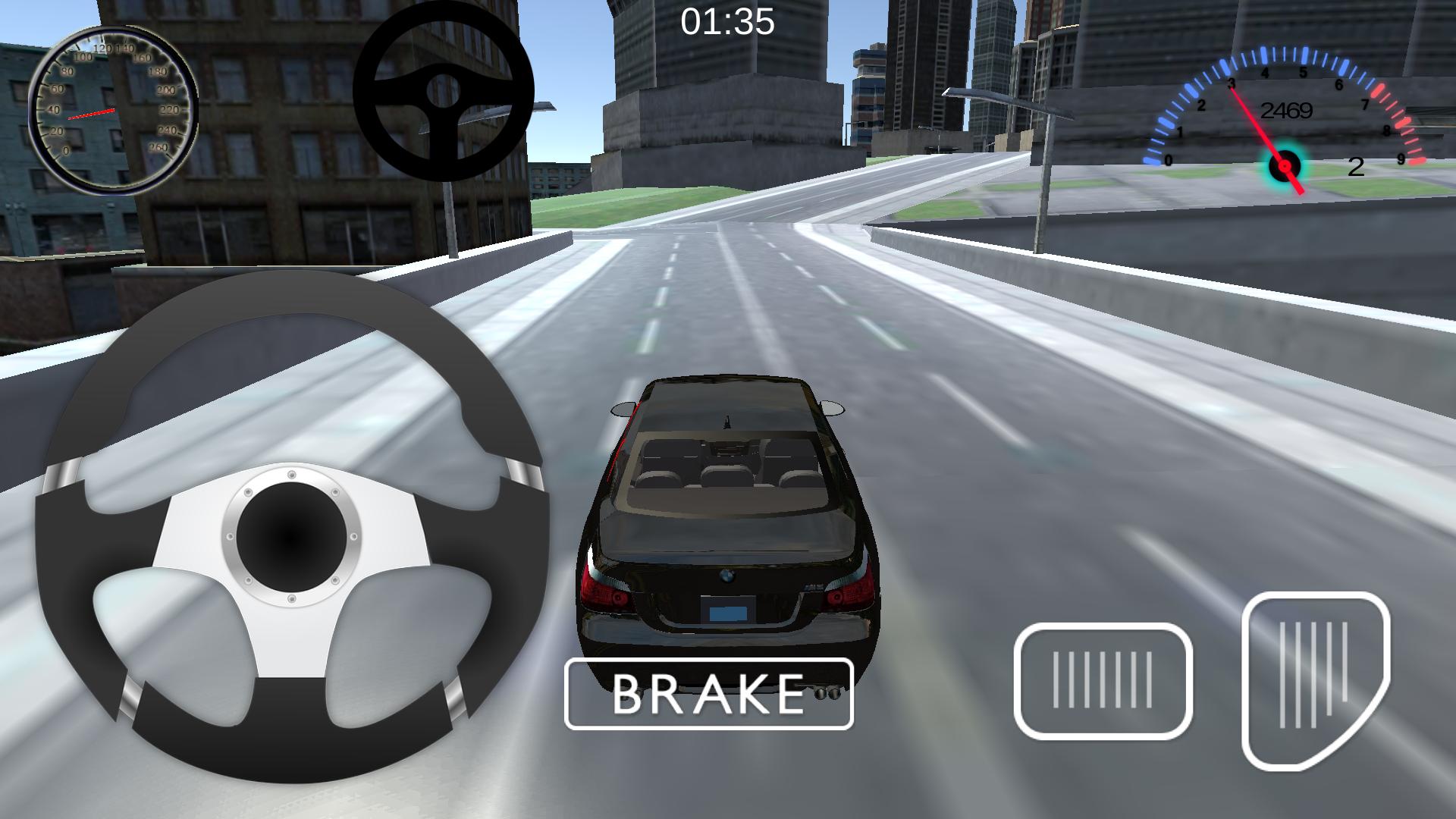Tap the car's blue license plate

pos(727,611)
